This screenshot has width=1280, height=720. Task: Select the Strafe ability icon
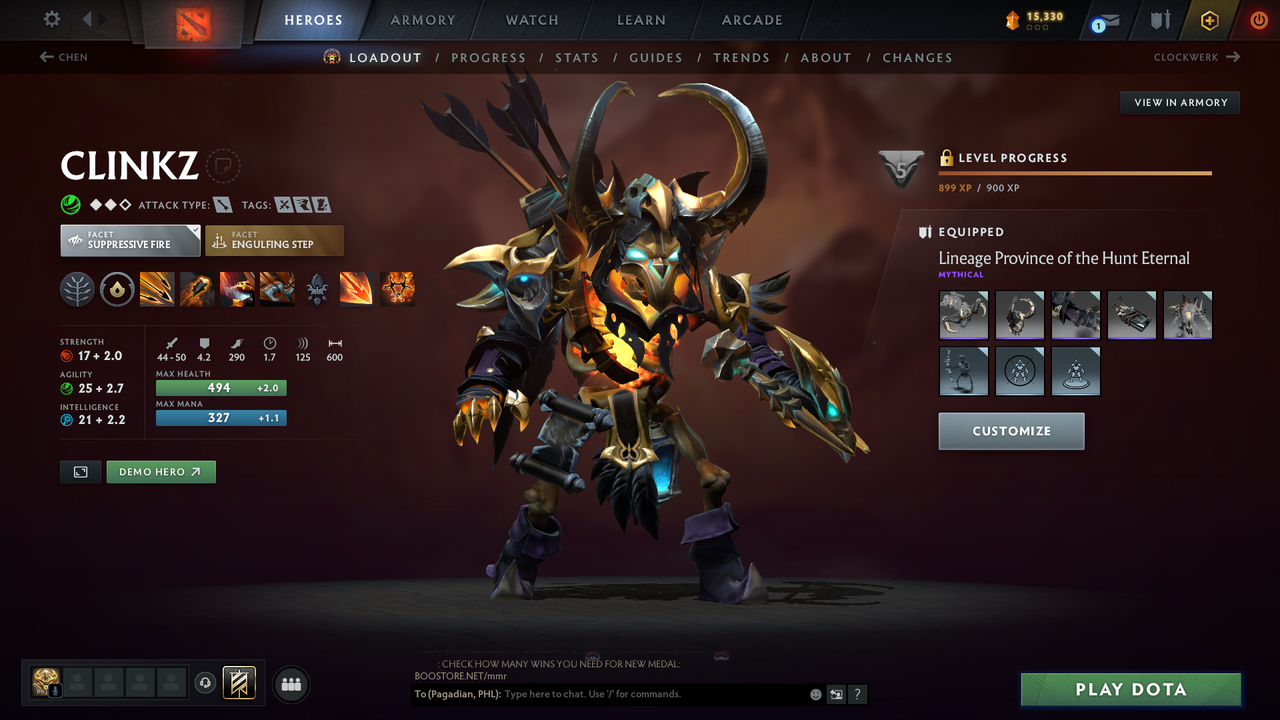[x=157, y=290]
